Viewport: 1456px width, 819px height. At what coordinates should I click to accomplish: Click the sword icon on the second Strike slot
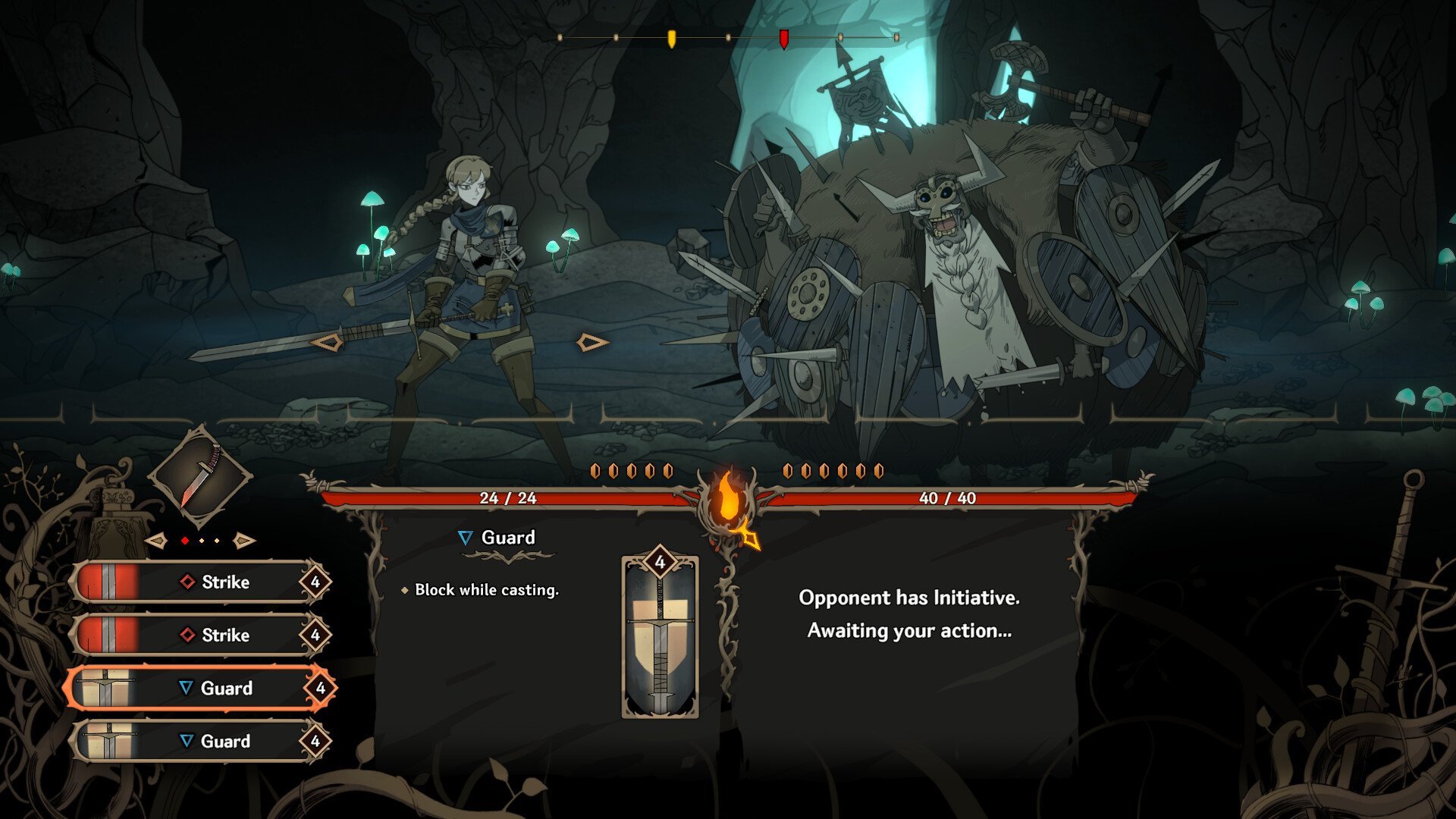[108, 635]
